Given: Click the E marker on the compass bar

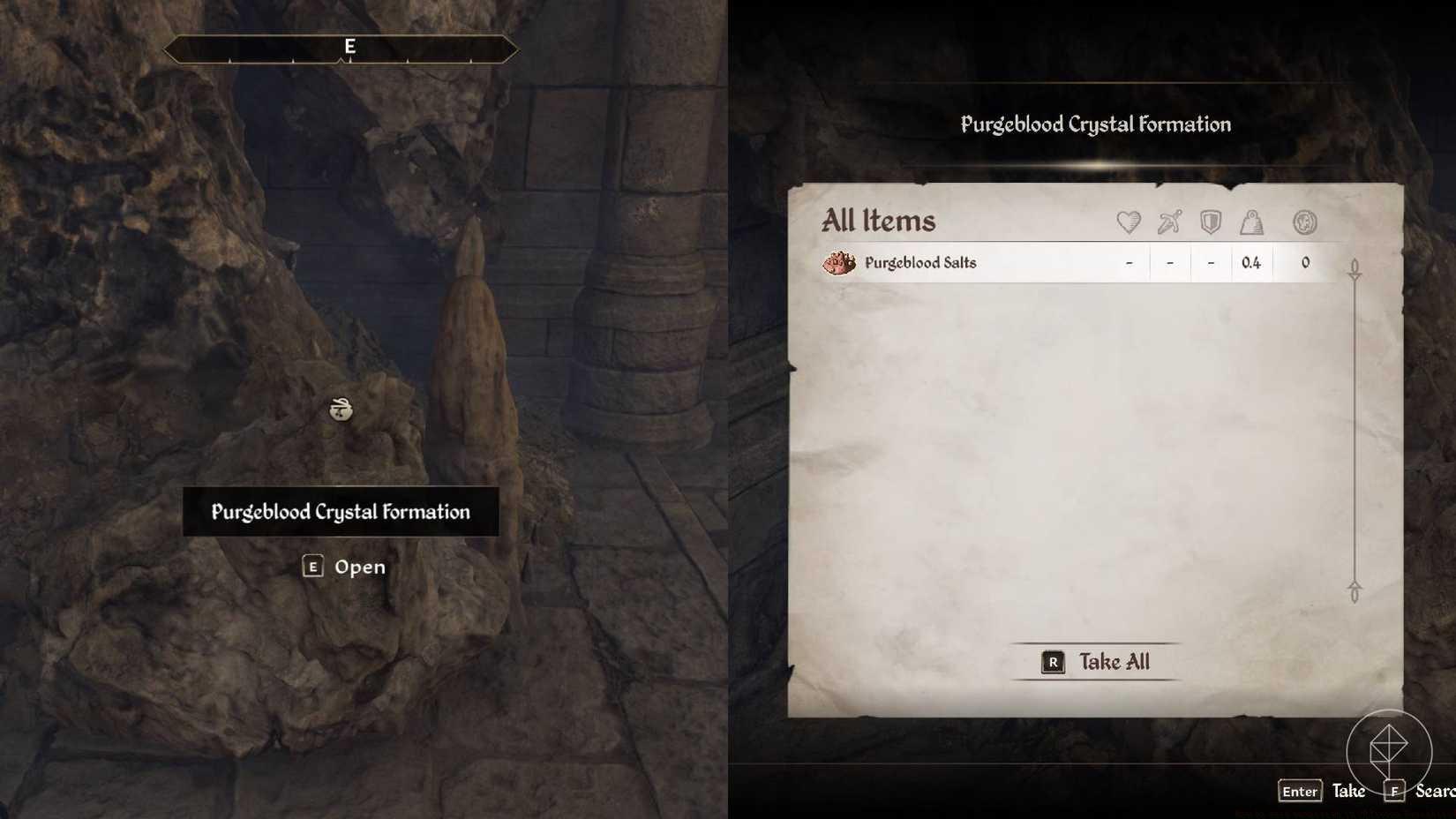Looking at the screenshot, I should pyautogui.click(x=349, y=48).
